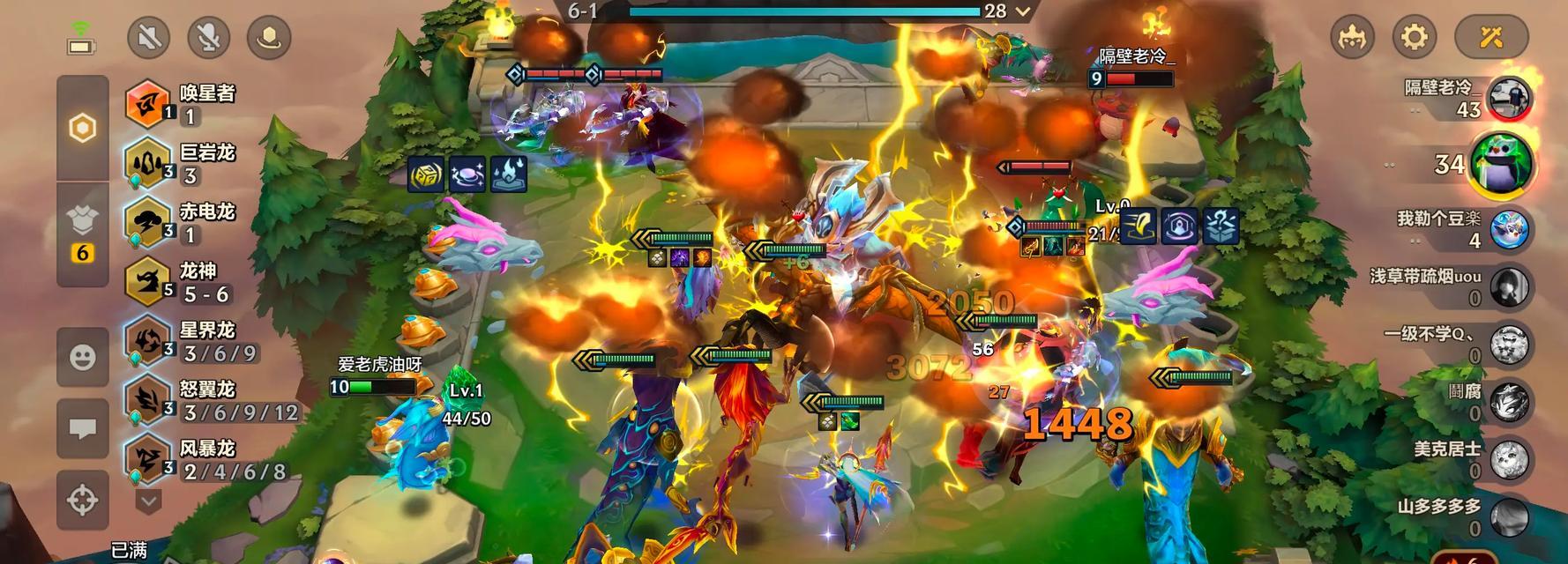Toggle the muted speaker button
The image size is (1568, 564).
point(148,37)
